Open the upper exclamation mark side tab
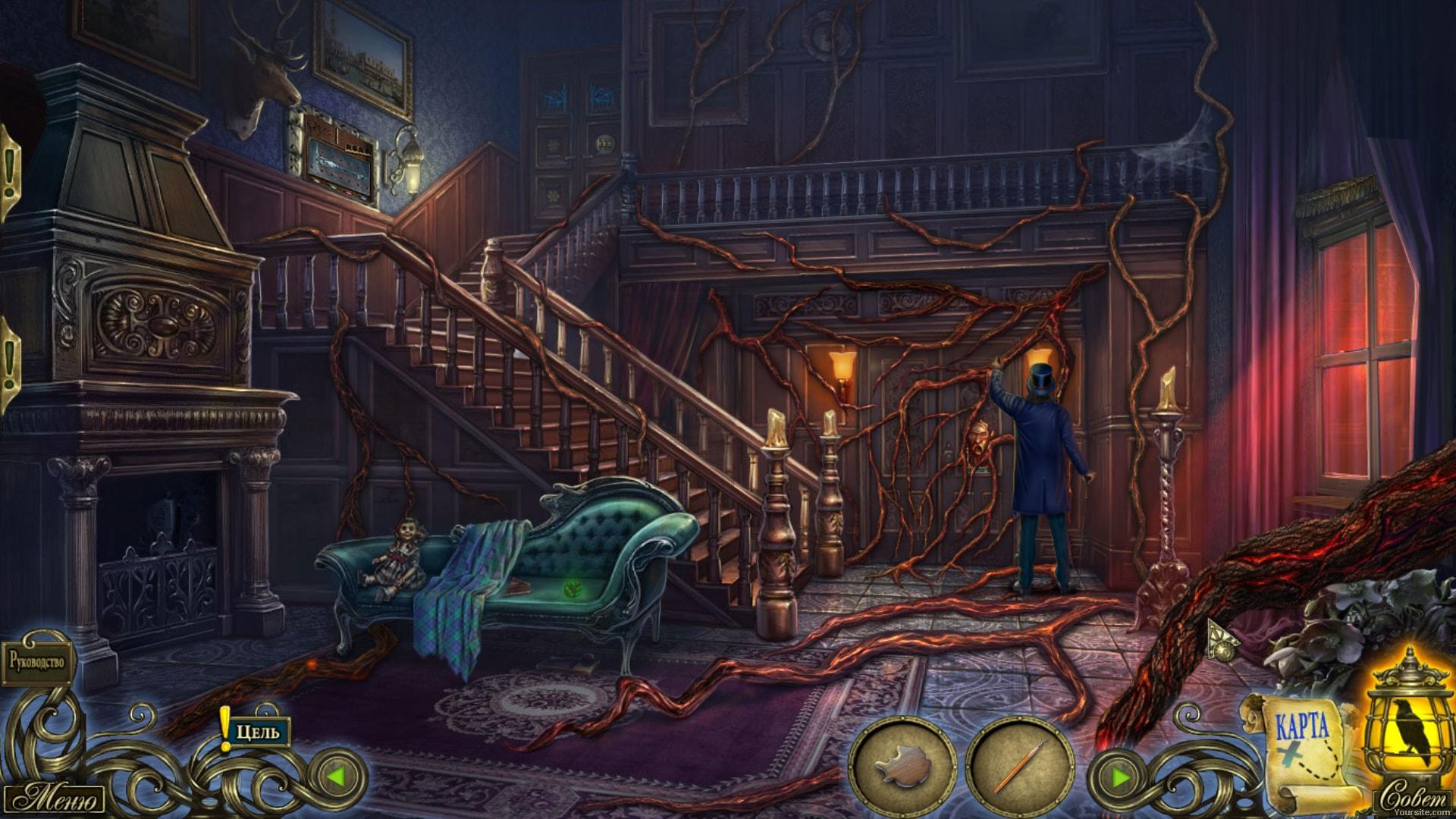The image size is (1456, 819). click(9, 174)
